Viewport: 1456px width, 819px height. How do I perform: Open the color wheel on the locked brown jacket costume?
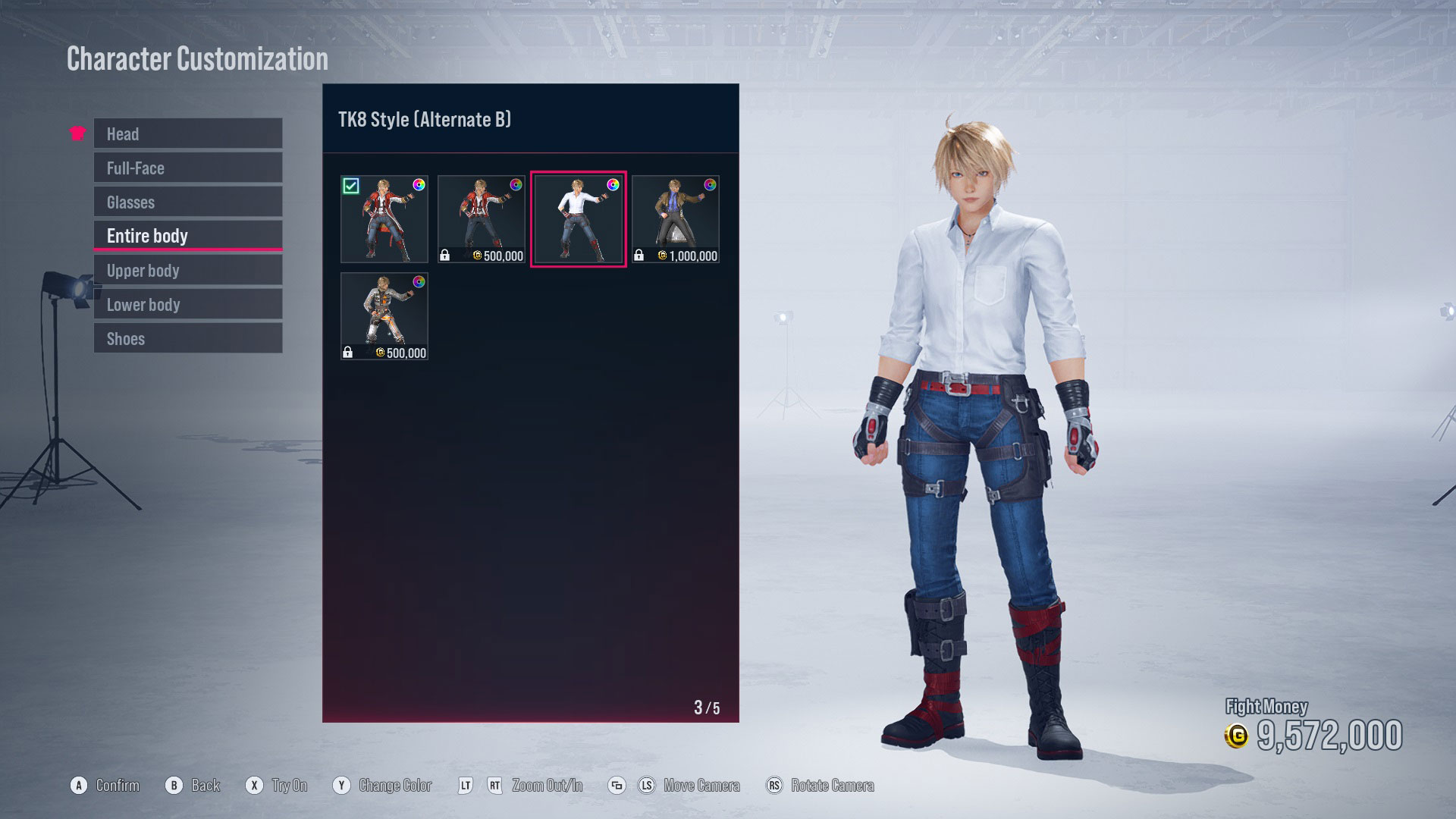tap(708, 184)
